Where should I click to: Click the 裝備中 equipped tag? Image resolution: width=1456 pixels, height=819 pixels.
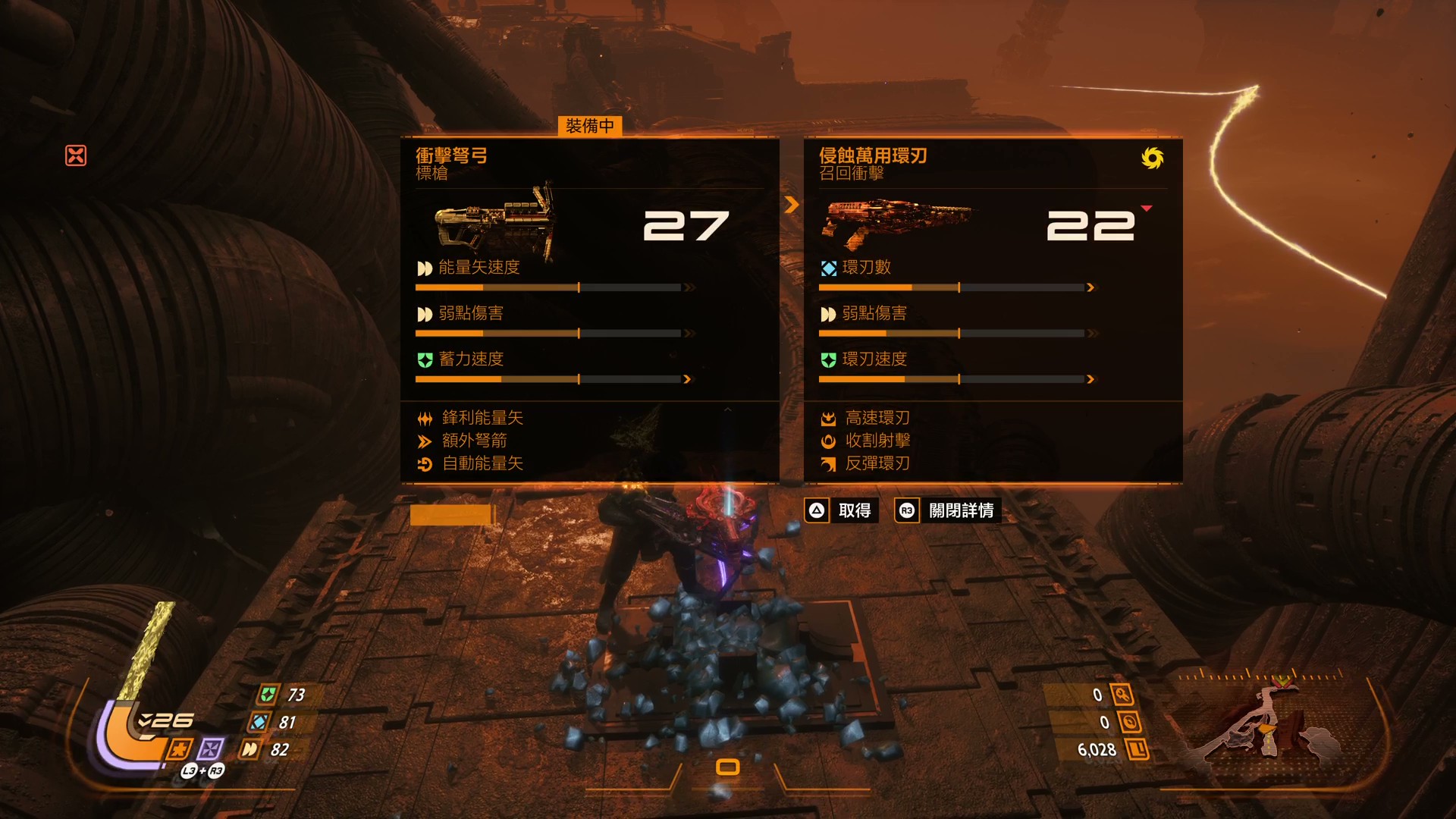(x=590, y=126)
